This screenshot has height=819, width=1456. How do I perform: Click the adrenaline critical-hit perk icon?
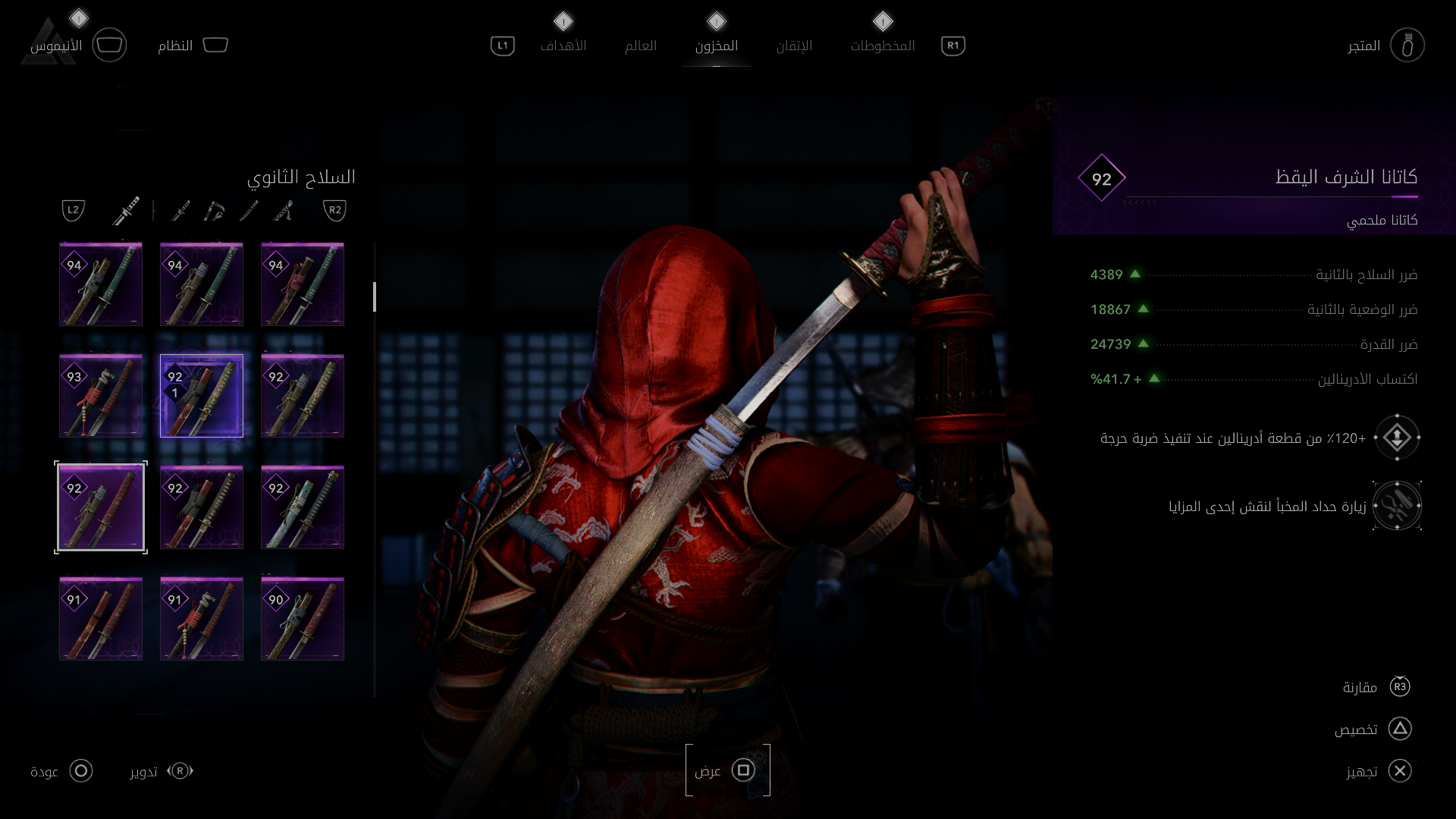pyautogui.click(x=1397, y=438)
